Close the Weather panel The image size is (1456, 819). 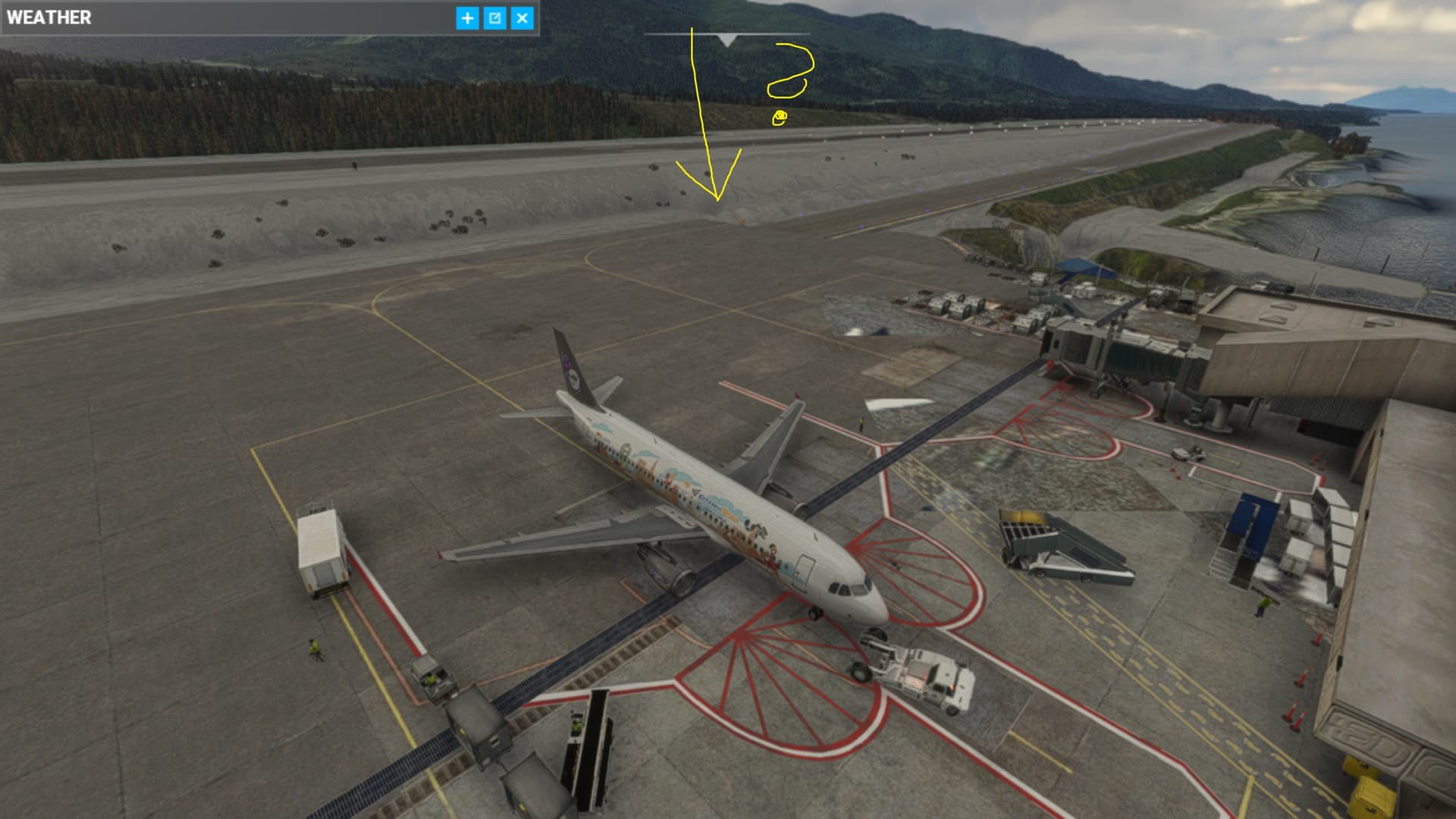(522, 18)
